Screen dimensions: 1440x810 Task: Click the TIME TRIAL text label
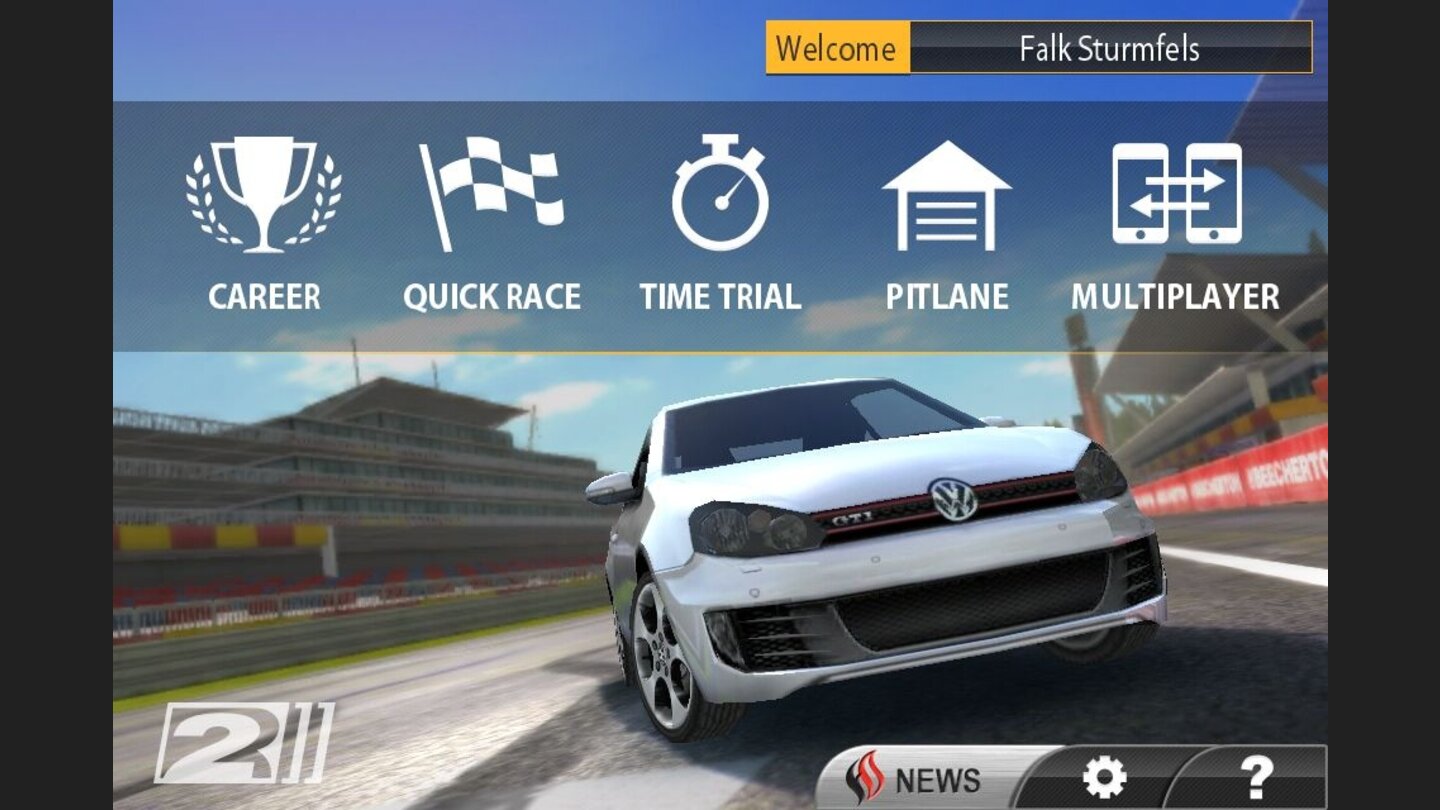click(720, 296)
